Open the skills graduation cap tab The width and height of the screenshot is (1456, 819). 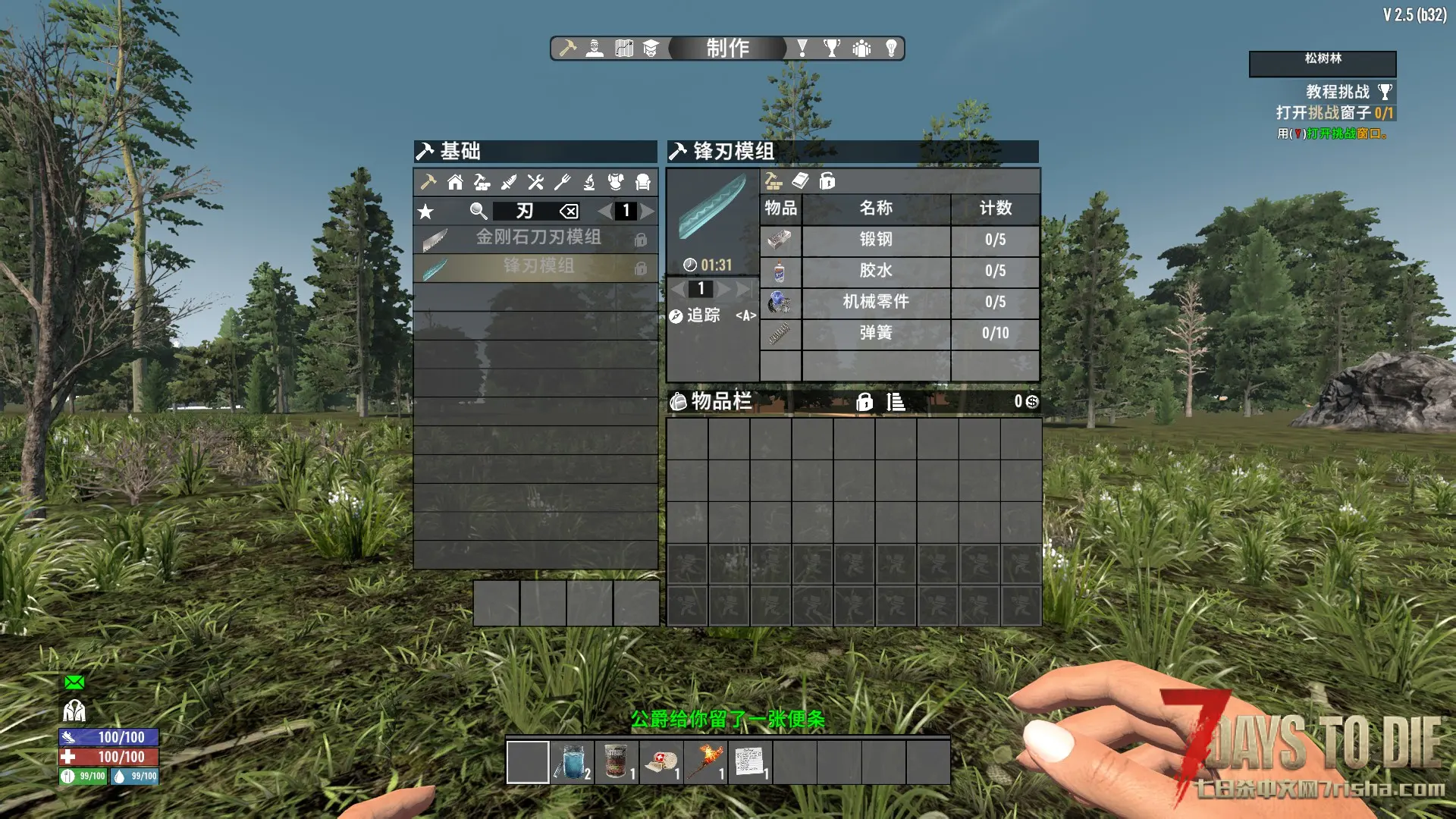tap(651, 49)
